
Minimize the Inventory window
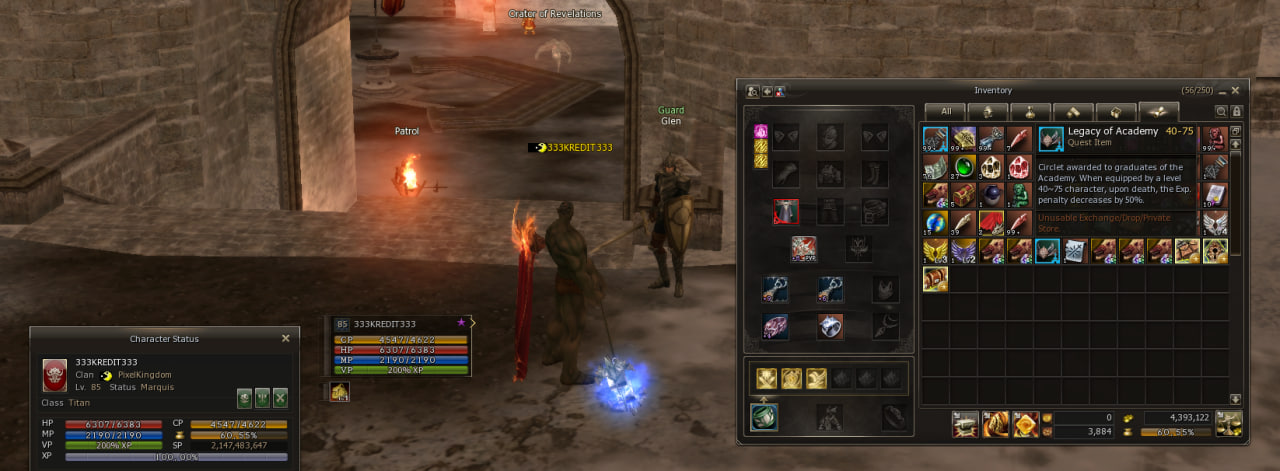point(1221,90)
